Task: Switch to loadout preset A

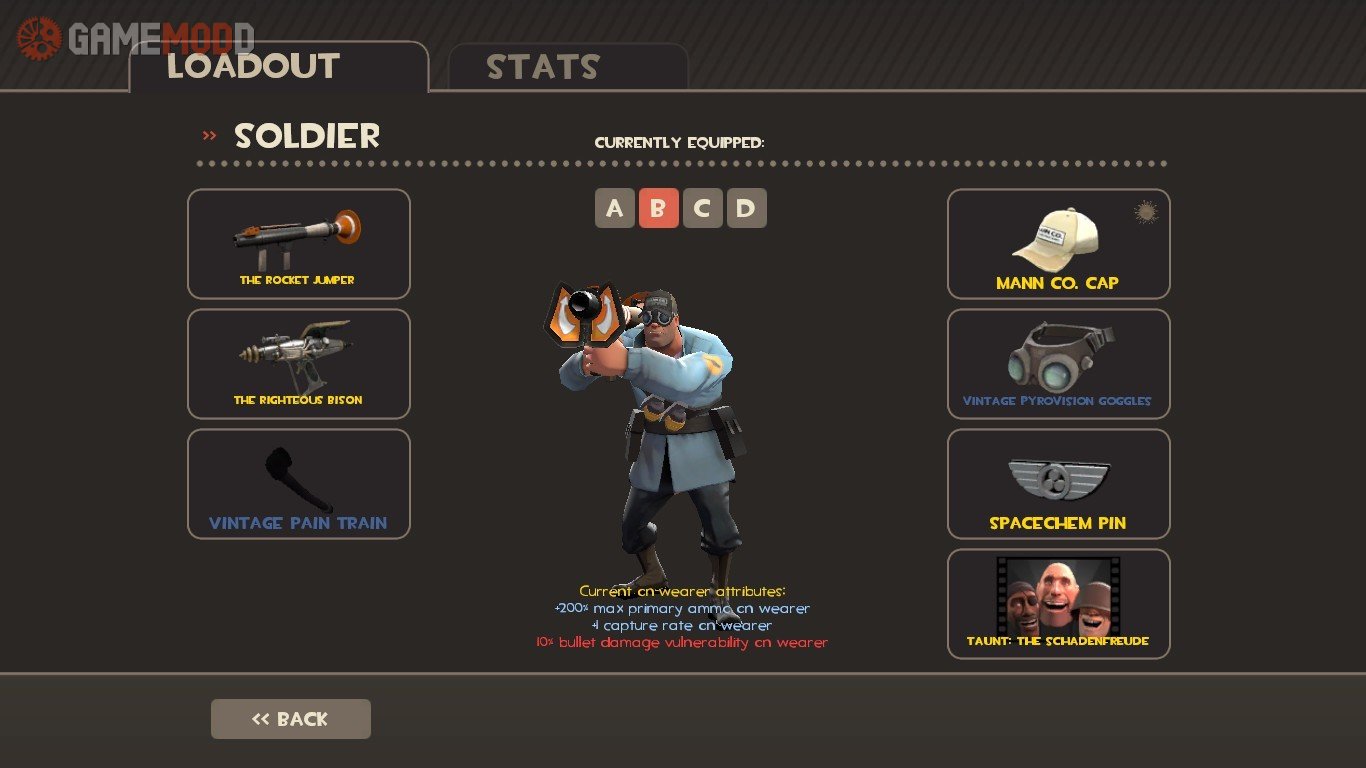Action: 615,208
